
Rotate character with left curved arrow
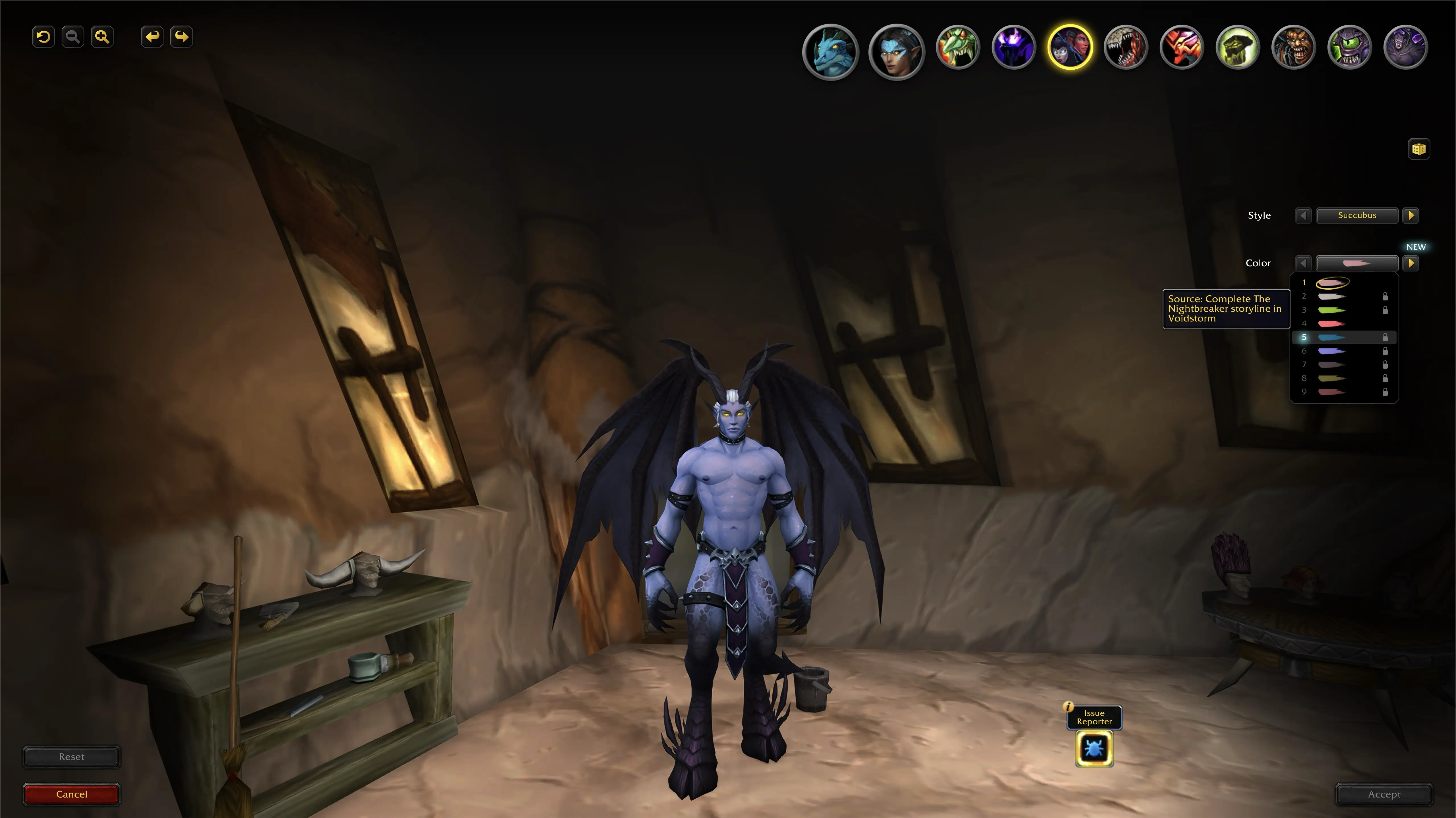[x=152, y=37]
